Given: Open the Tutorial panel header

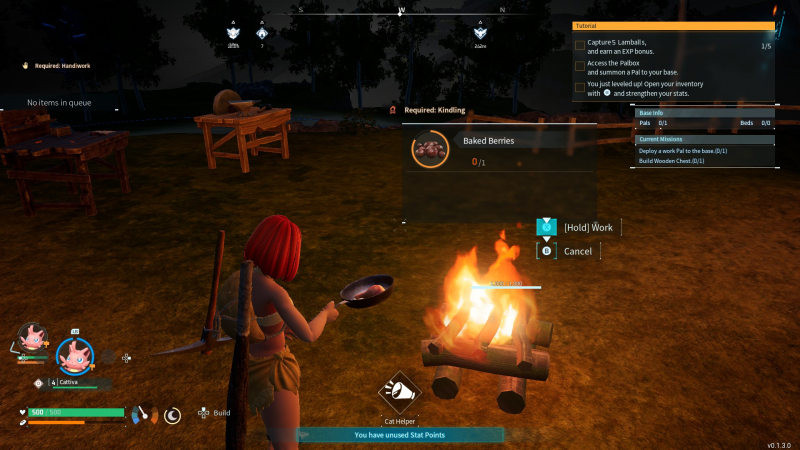Looking at the screenshot, I should point(672,26).
